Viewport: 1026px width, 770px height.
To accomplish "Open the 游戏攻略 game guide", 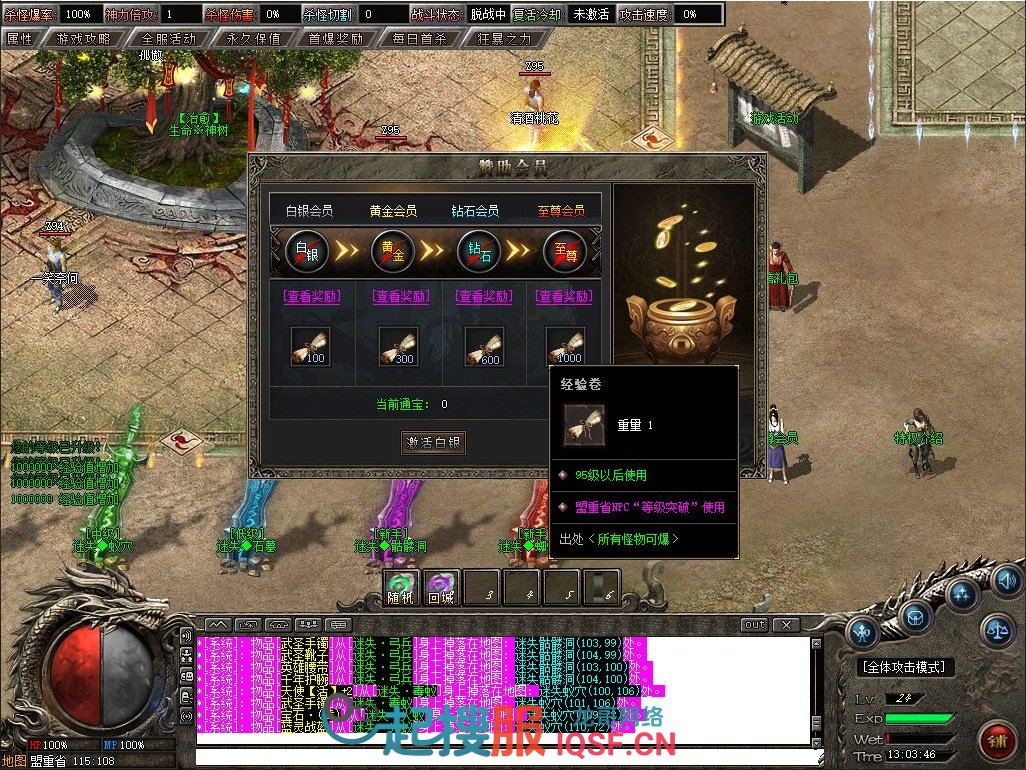I will coord(85,38).
